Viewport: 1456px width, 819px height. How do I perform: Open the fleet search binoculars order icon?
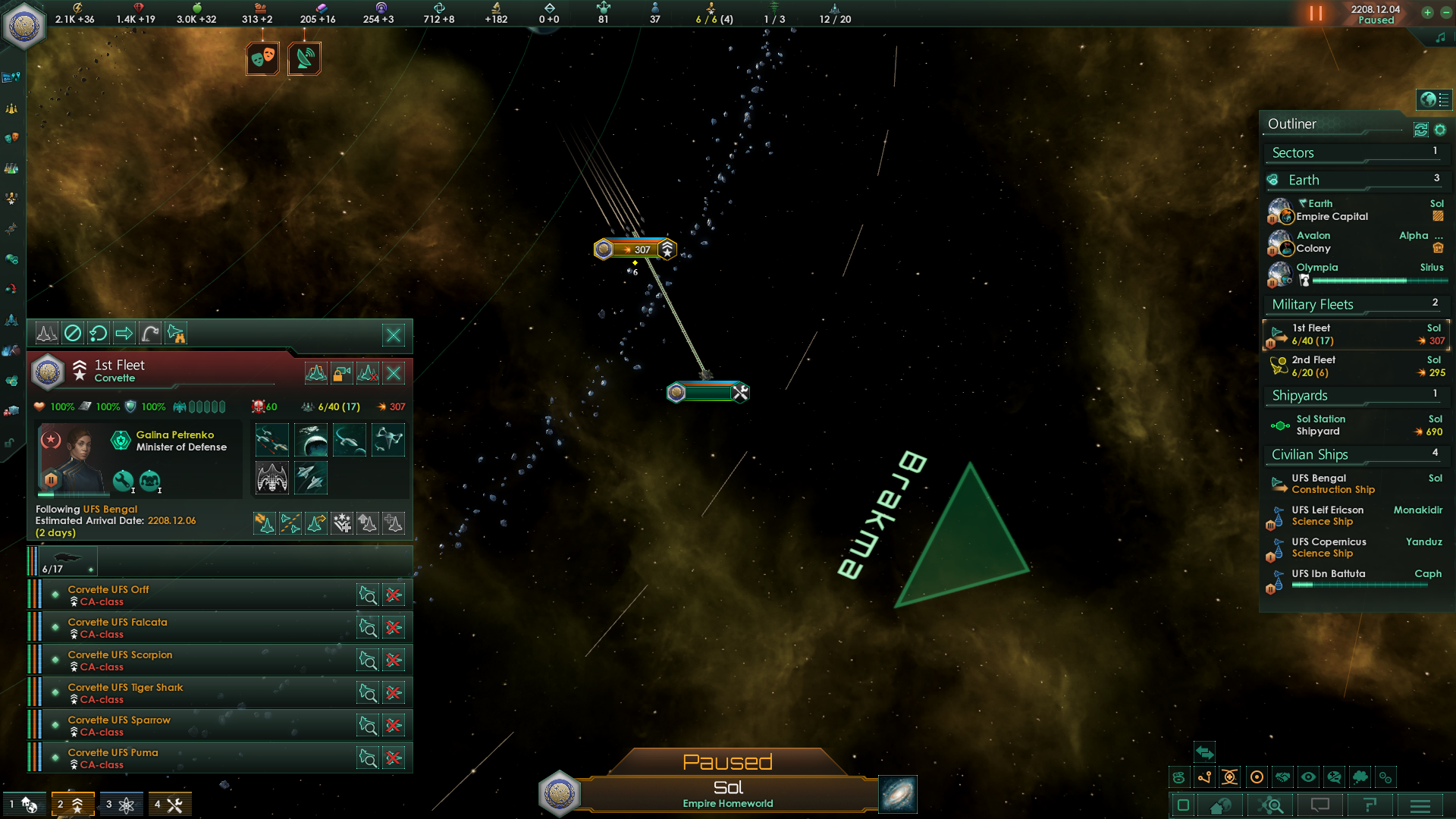tap(176, 334)
